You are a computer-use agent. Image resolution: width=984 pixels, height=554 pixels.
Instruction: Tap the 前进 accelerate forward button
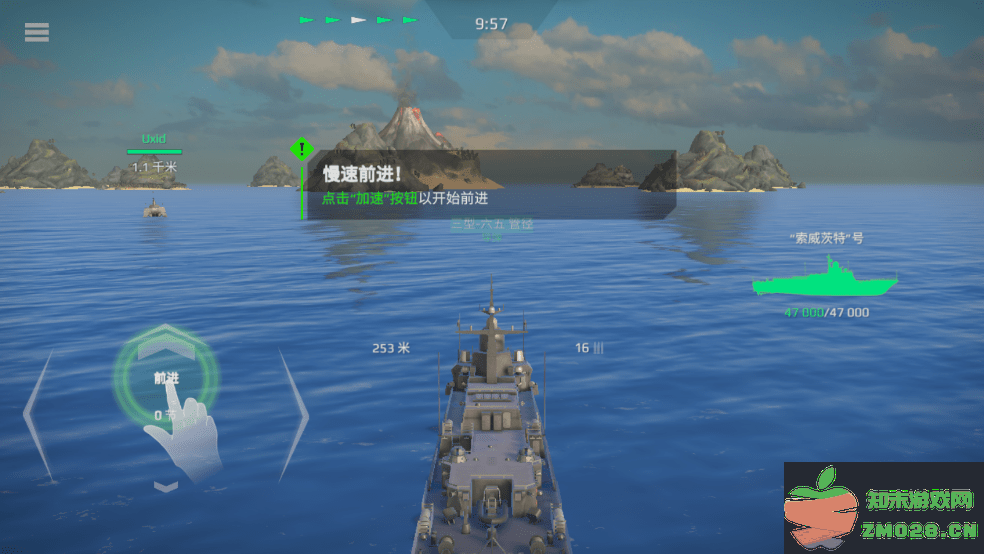[165, 377]
